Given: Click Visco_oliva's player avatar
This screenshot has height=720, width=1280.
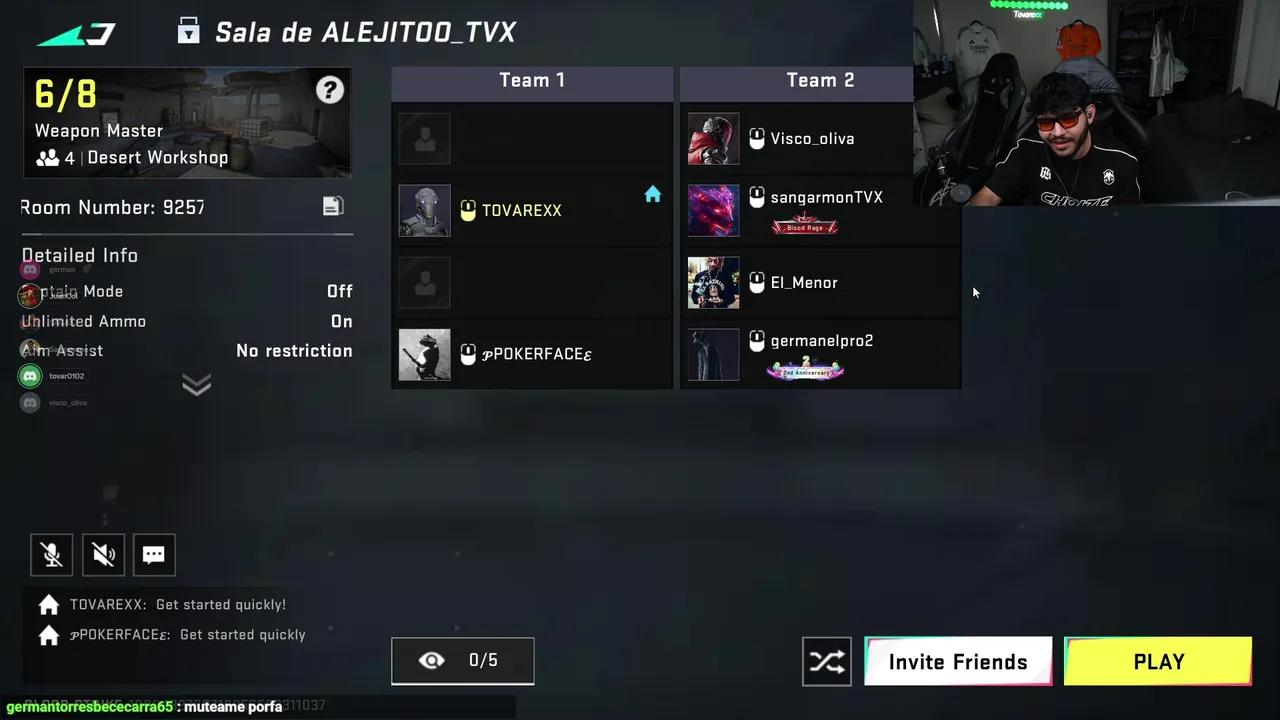Looking at the screenshot, I should (712, 139).
